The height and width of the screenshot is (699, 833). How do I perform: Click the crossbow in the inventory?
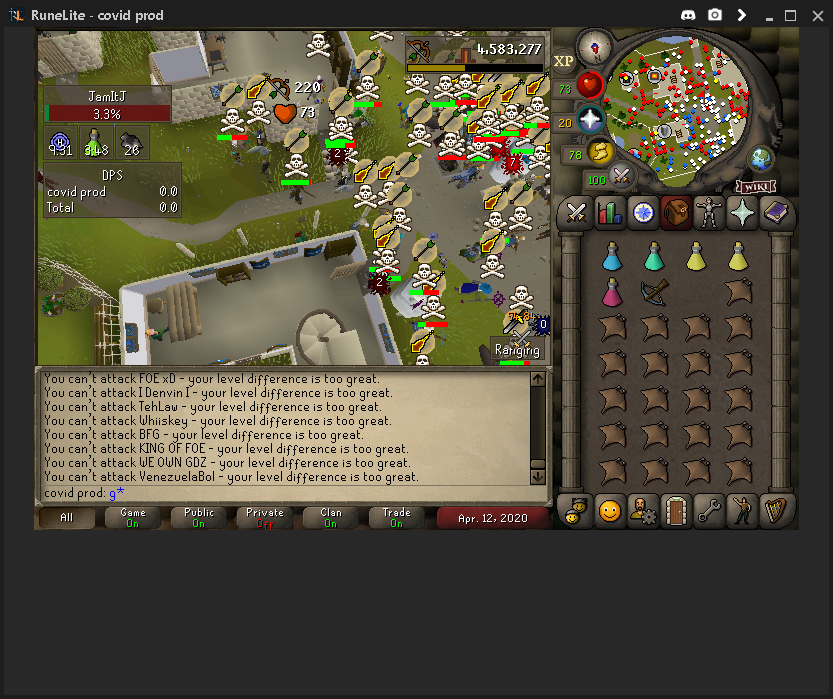coord(655,292)
